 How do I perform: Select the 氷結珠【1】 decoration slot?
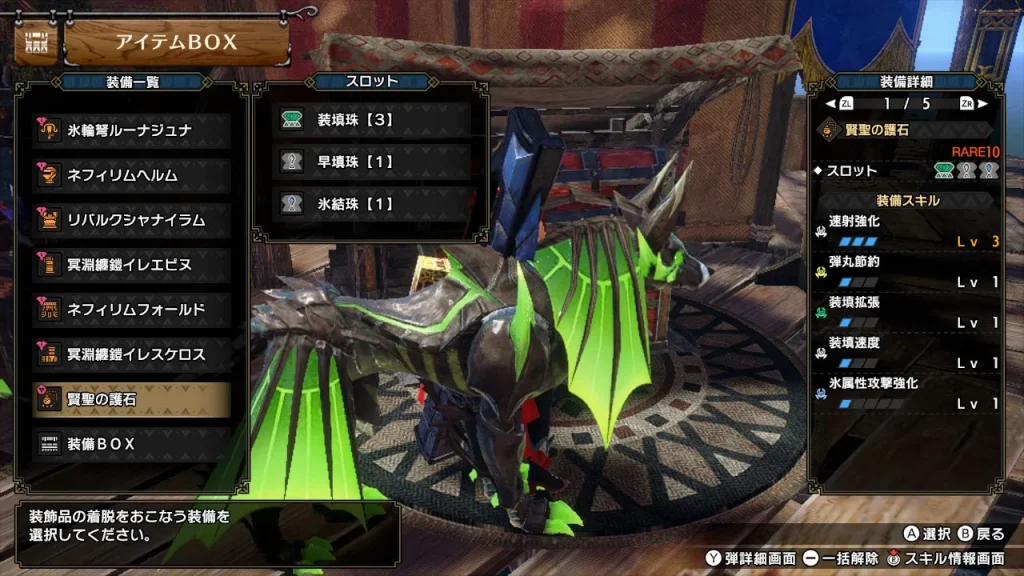(371, 204)
